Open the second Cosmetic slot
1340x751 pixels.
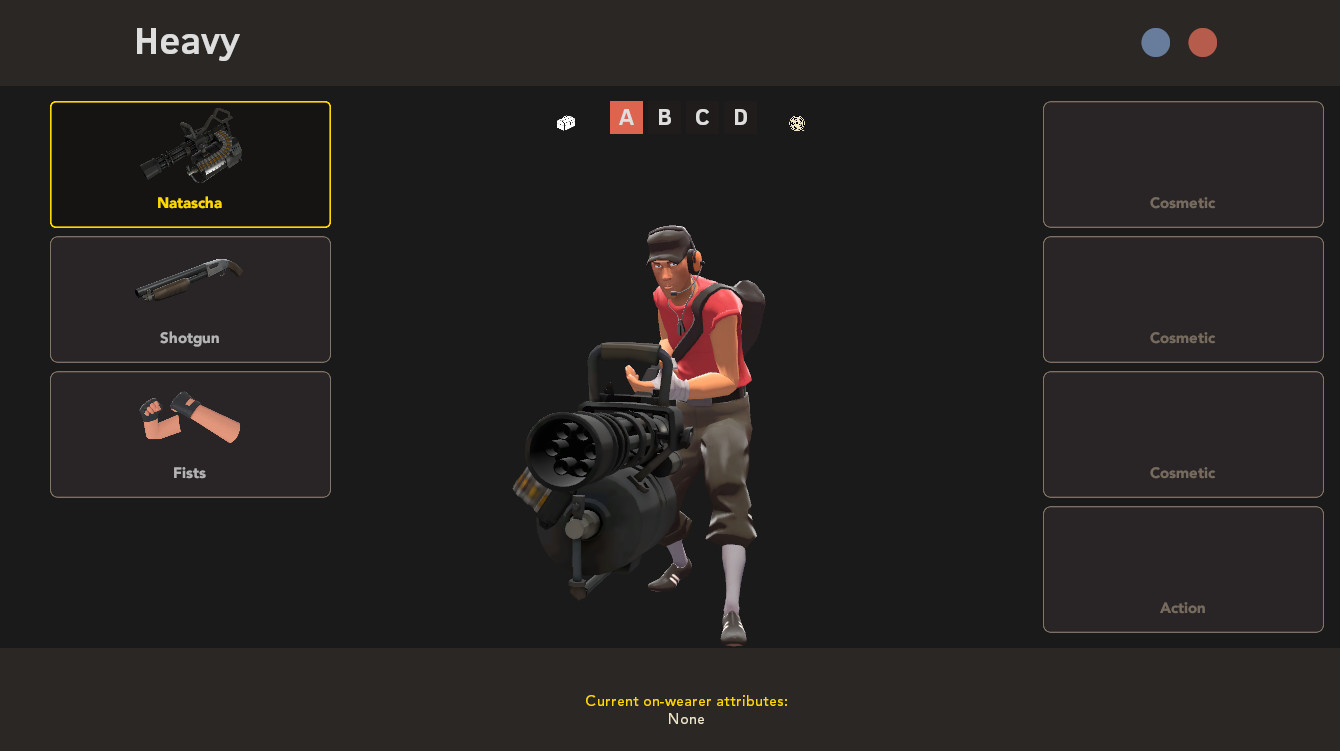tap(1183, 299)
